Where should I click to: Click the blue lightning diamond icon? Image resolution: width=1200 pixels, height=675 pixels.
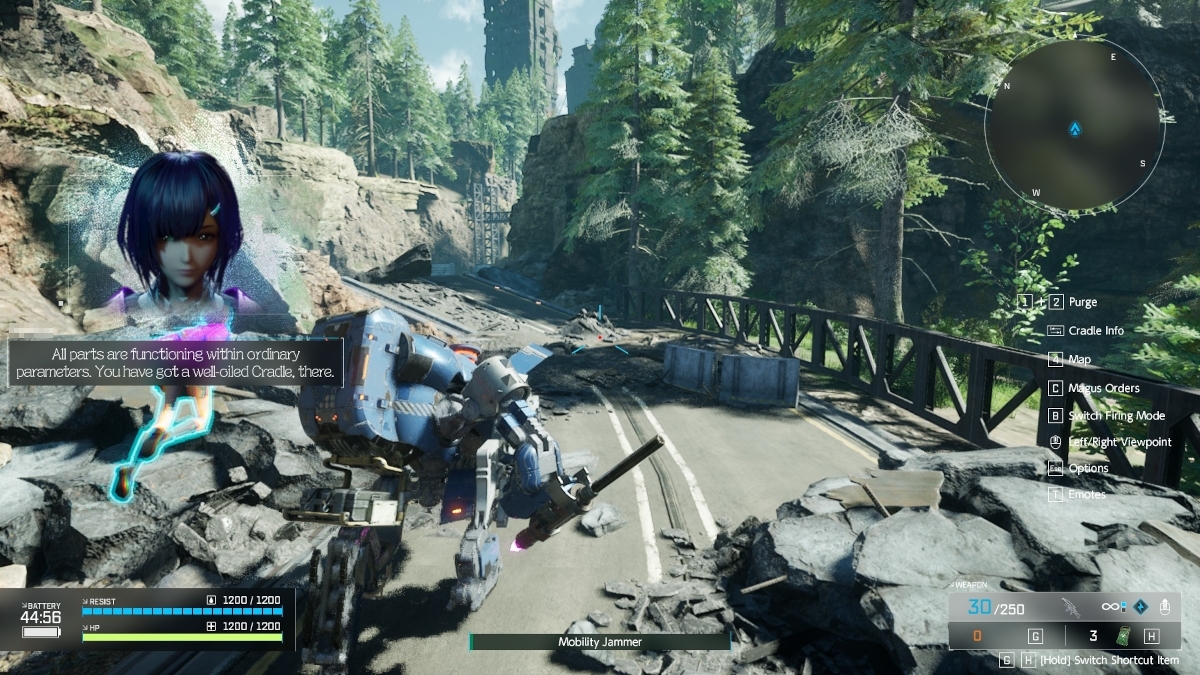pyautogui.click(x=1139, y=607)
